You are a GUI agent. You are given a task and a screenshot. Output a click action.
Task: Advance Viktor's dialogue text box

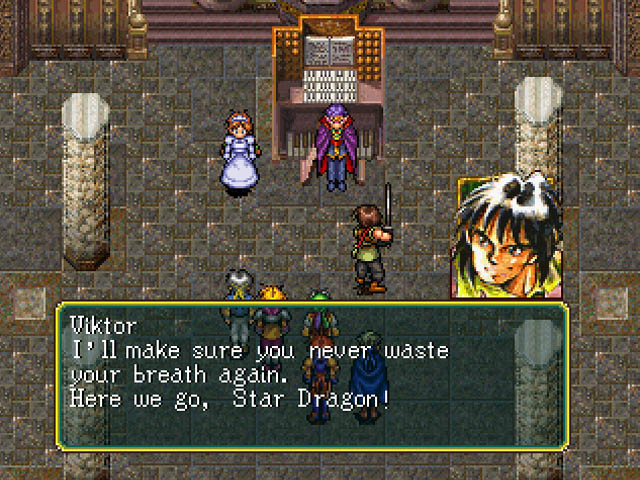point(312,374)
